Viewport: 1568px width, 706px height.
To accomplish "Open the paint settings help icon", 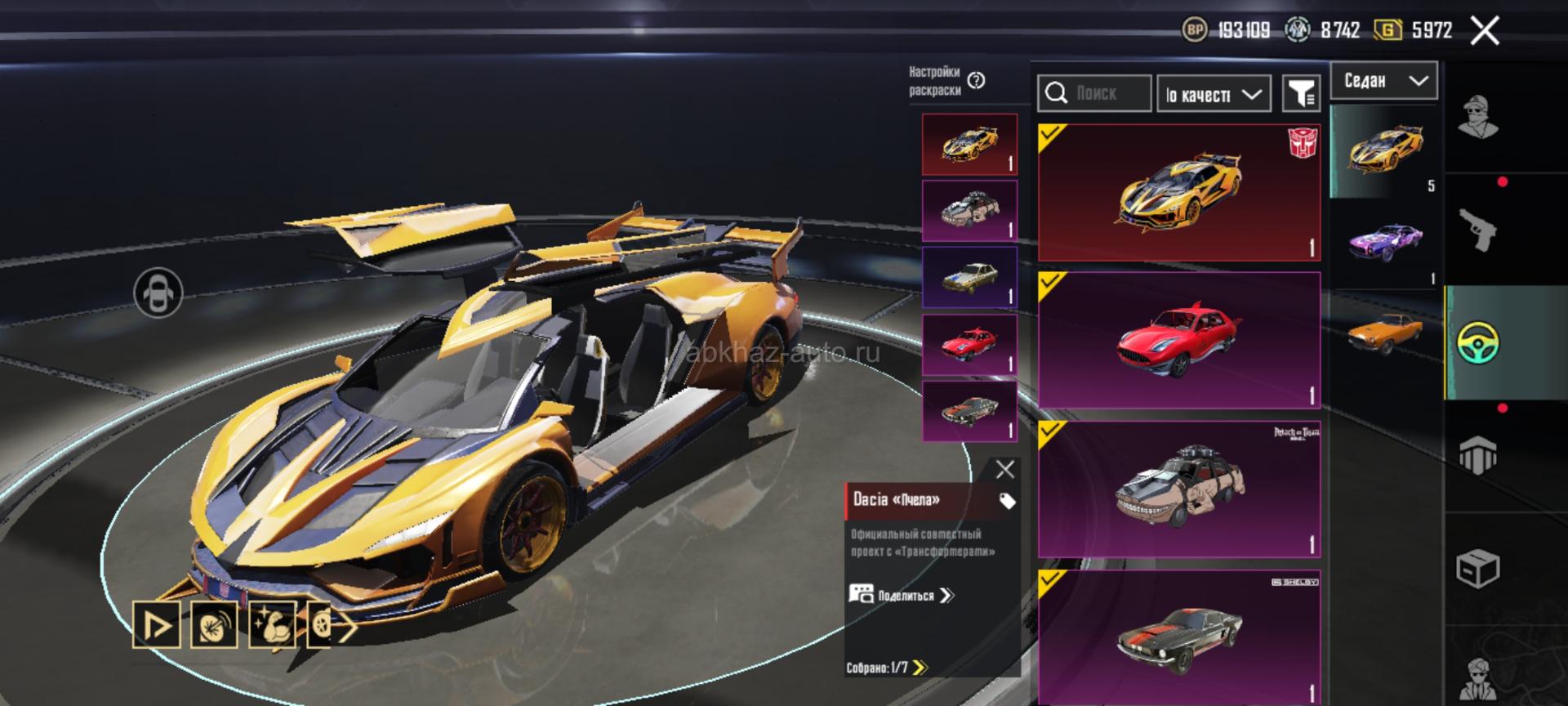I will [976, 80].
